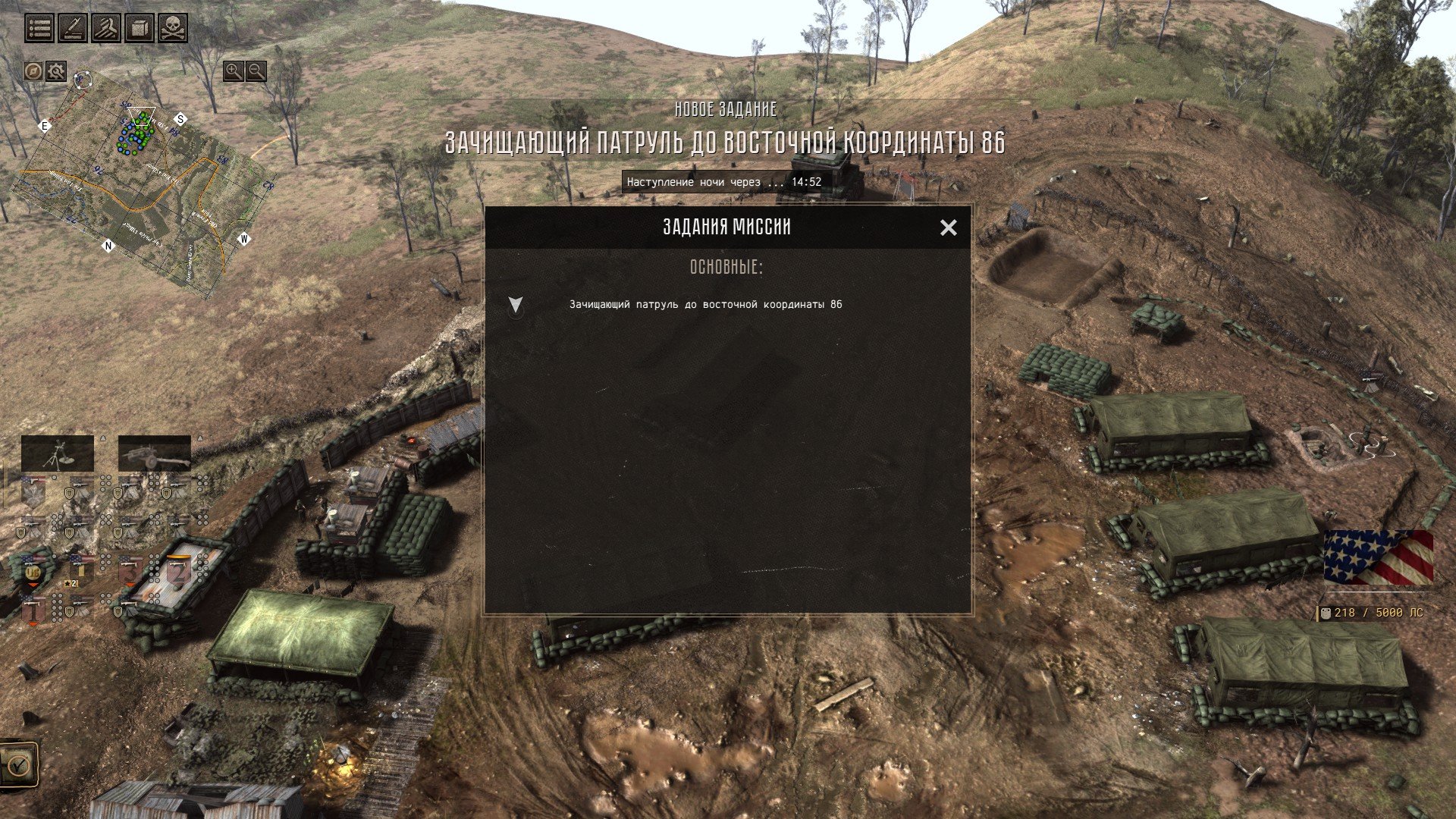The height and width of the screenshot is (819, 1456).
Task: Open the skull and crossbones panel
Action: tap(173, 29)
